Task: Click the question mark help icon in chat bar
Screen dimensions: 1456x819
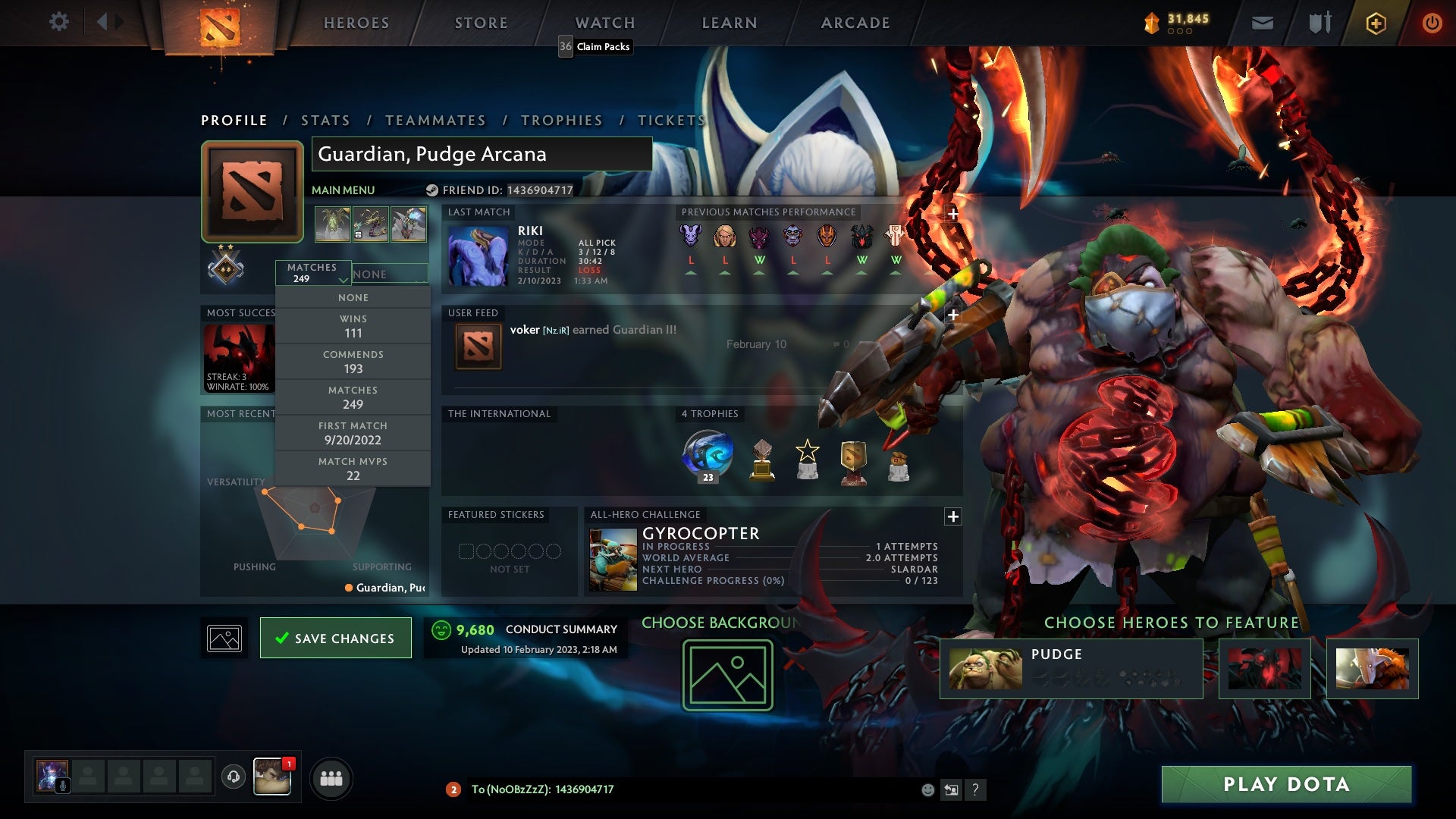Action: coord(976,789)
